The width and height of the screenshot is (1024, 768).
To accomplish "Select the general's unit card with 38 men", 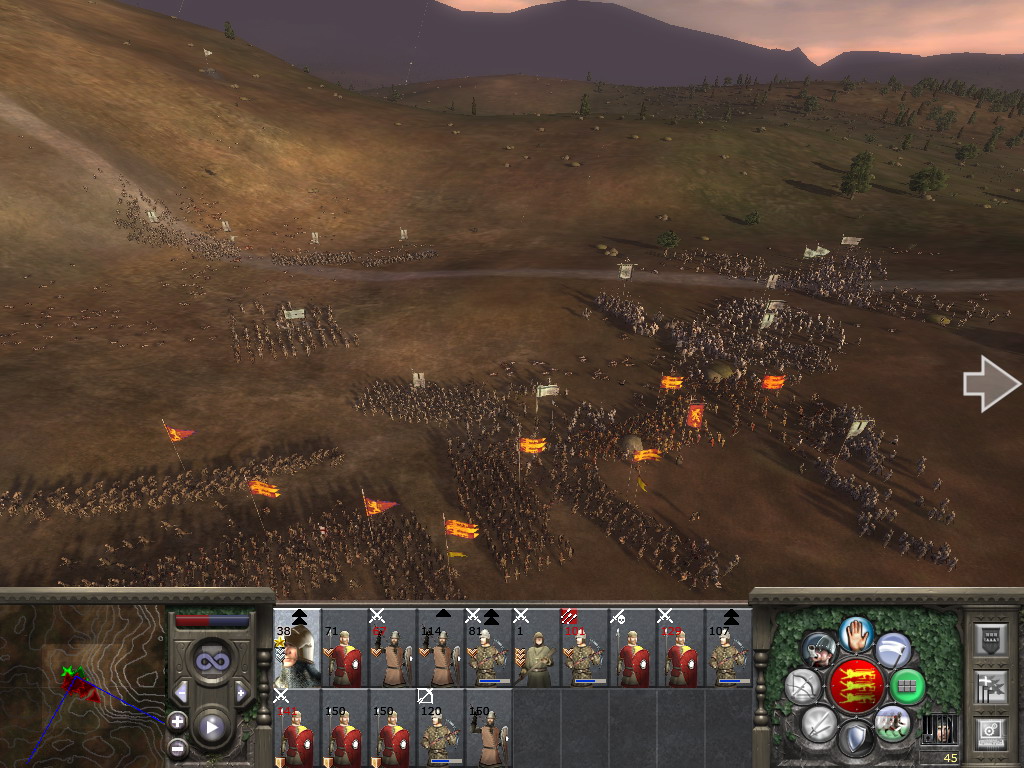I will (298, 649).
